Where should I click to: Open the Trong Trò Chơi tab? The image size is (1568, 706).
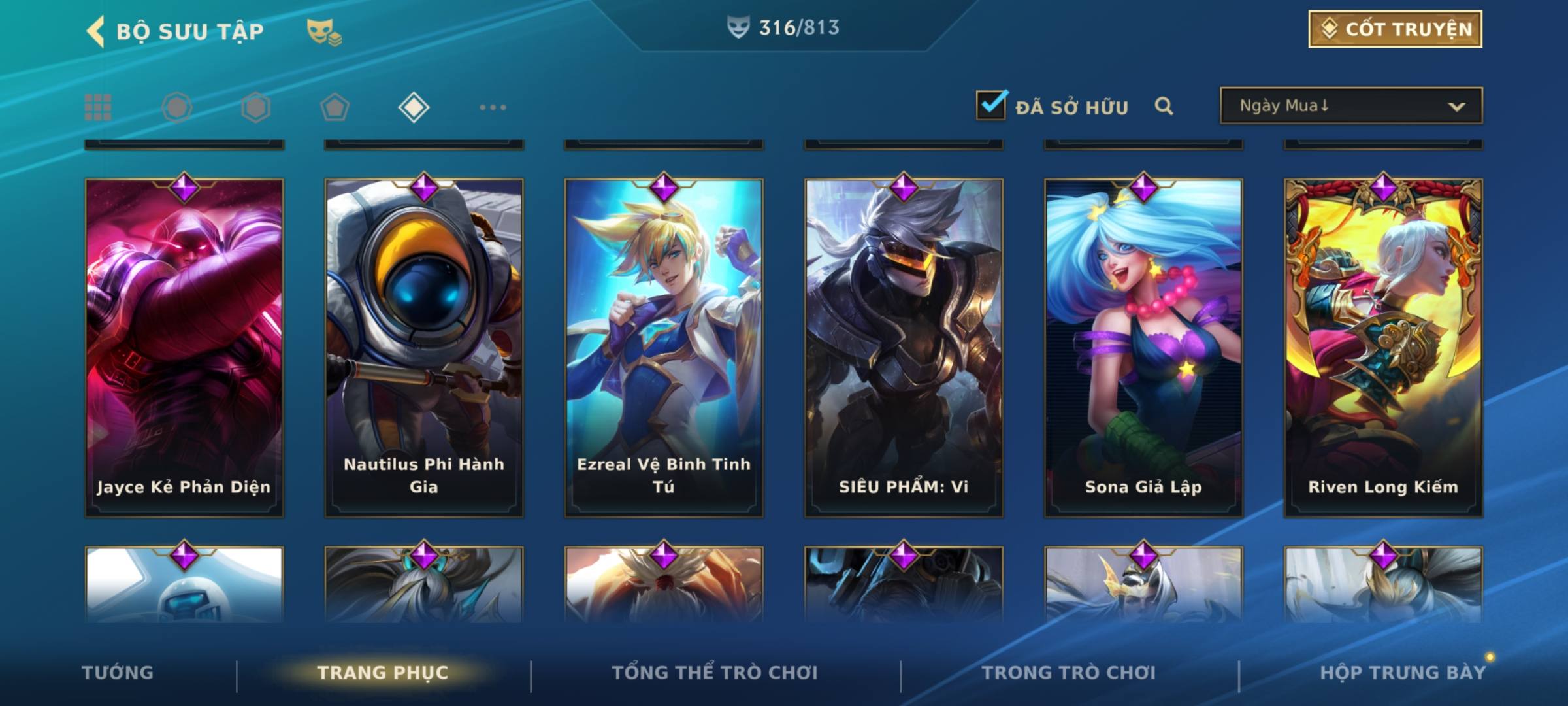click(x=1069, y=673)
